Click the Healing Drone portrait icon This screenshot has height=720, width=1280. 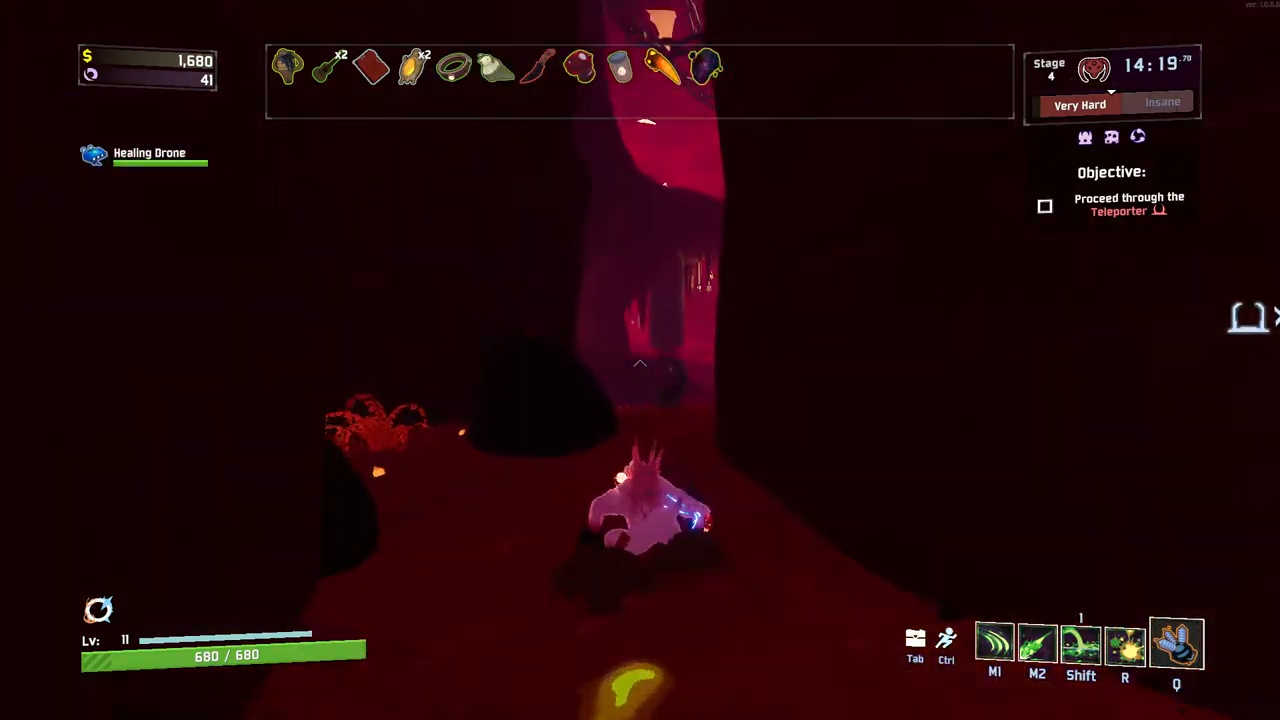pyautogui.click(x=93, y=153)
